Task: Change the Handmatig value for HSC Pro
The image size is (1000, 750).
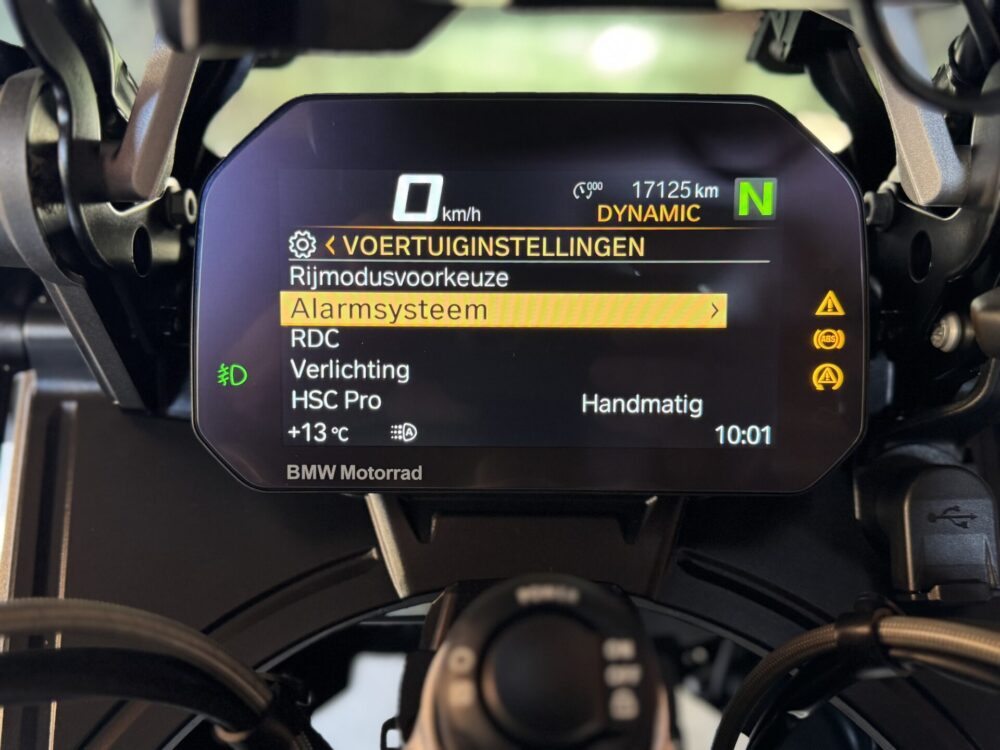Action: pyautogui.click(x=641, y=405)
